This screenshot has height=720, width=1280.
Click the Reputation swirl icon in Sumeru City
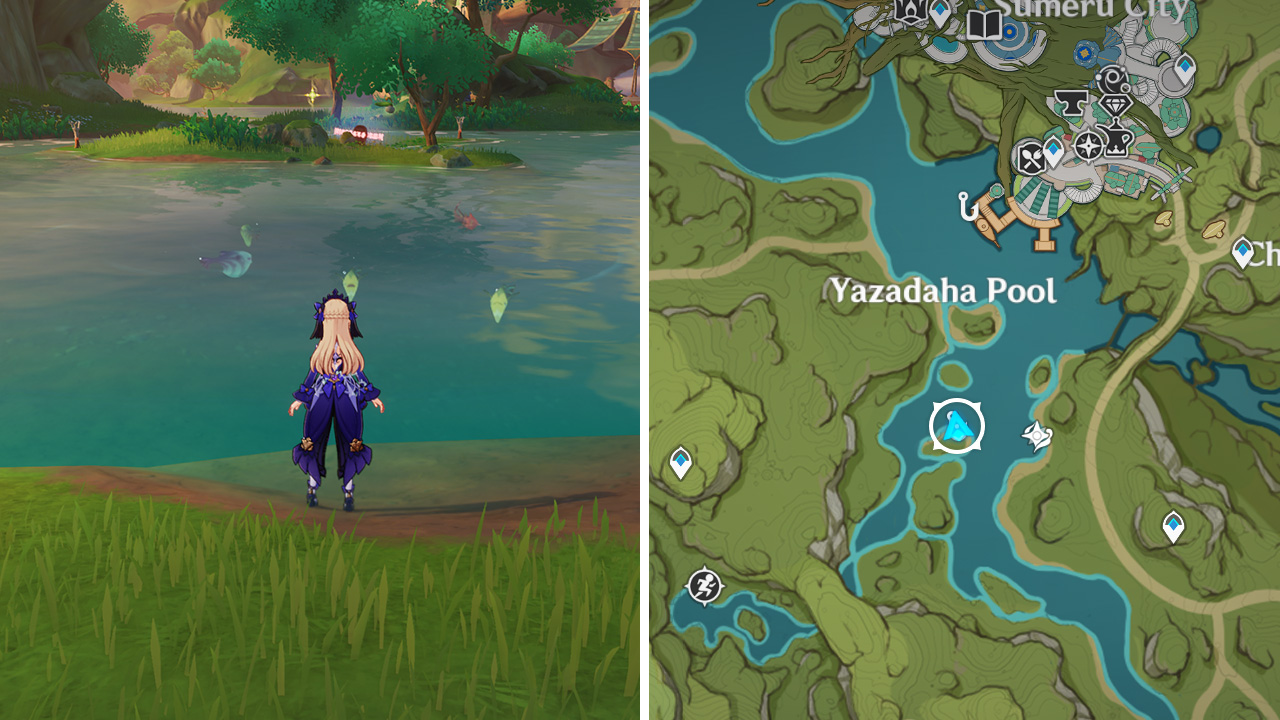tap(1113, 79)
